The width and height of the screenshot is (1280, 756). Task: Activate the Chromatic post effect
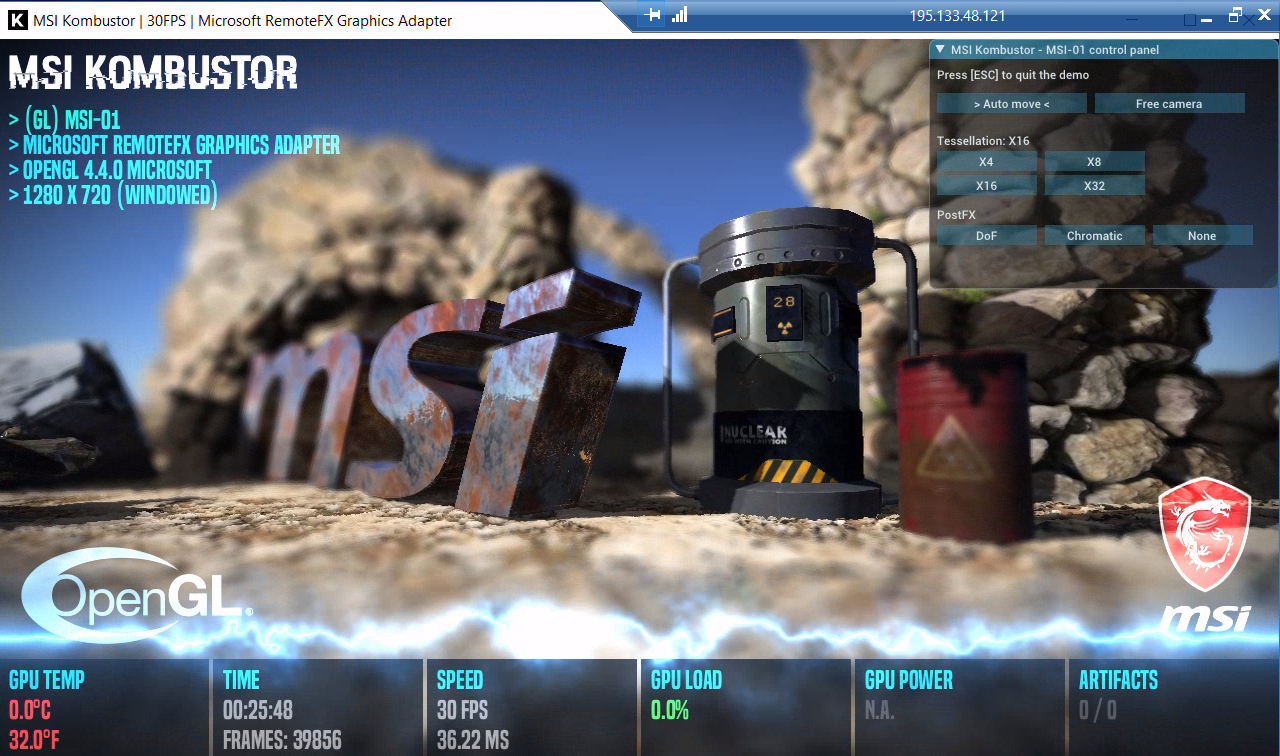click(1094, 236)
